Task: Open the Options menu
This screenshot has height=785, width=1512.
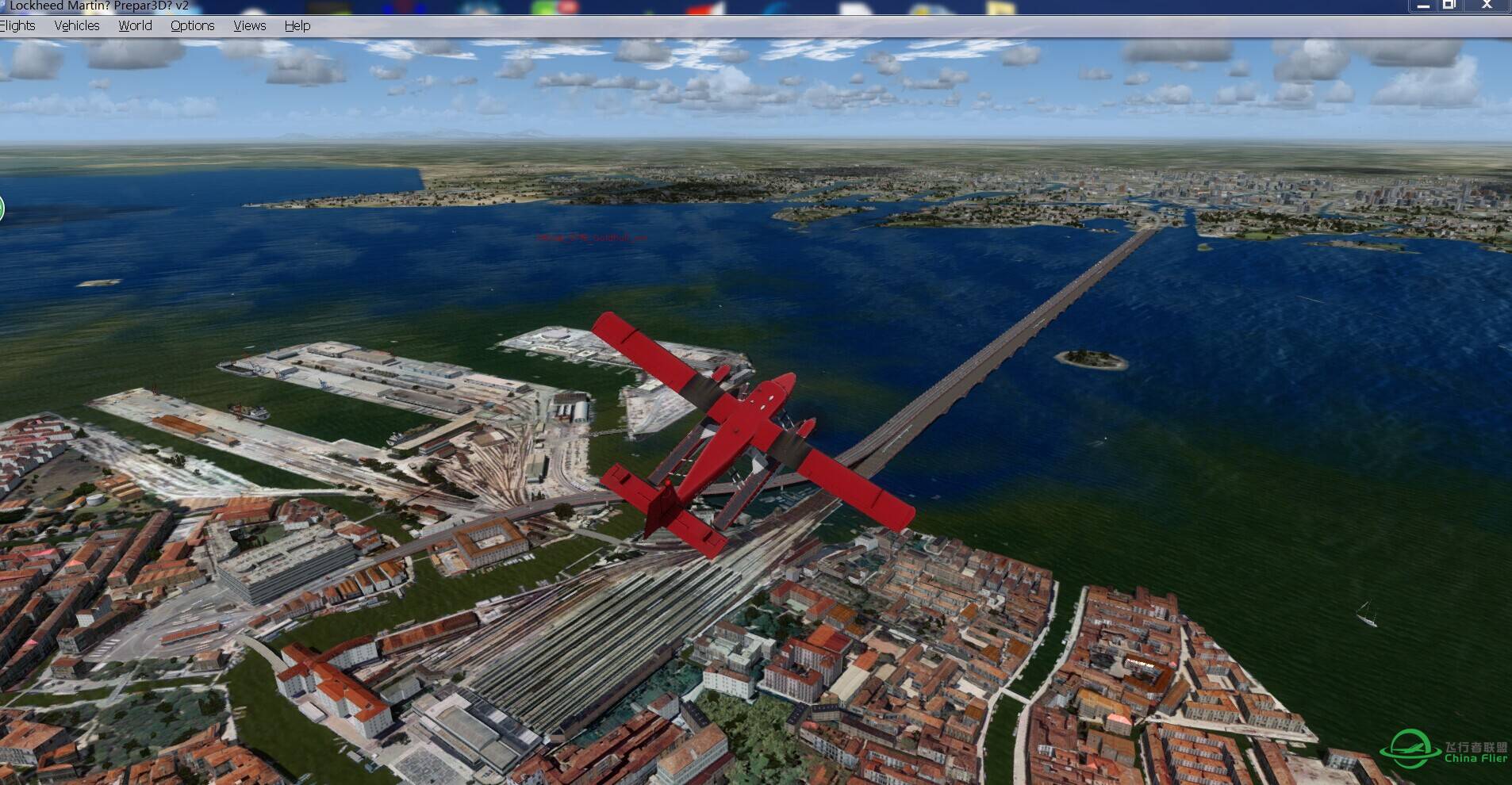Action: point(192,25)
